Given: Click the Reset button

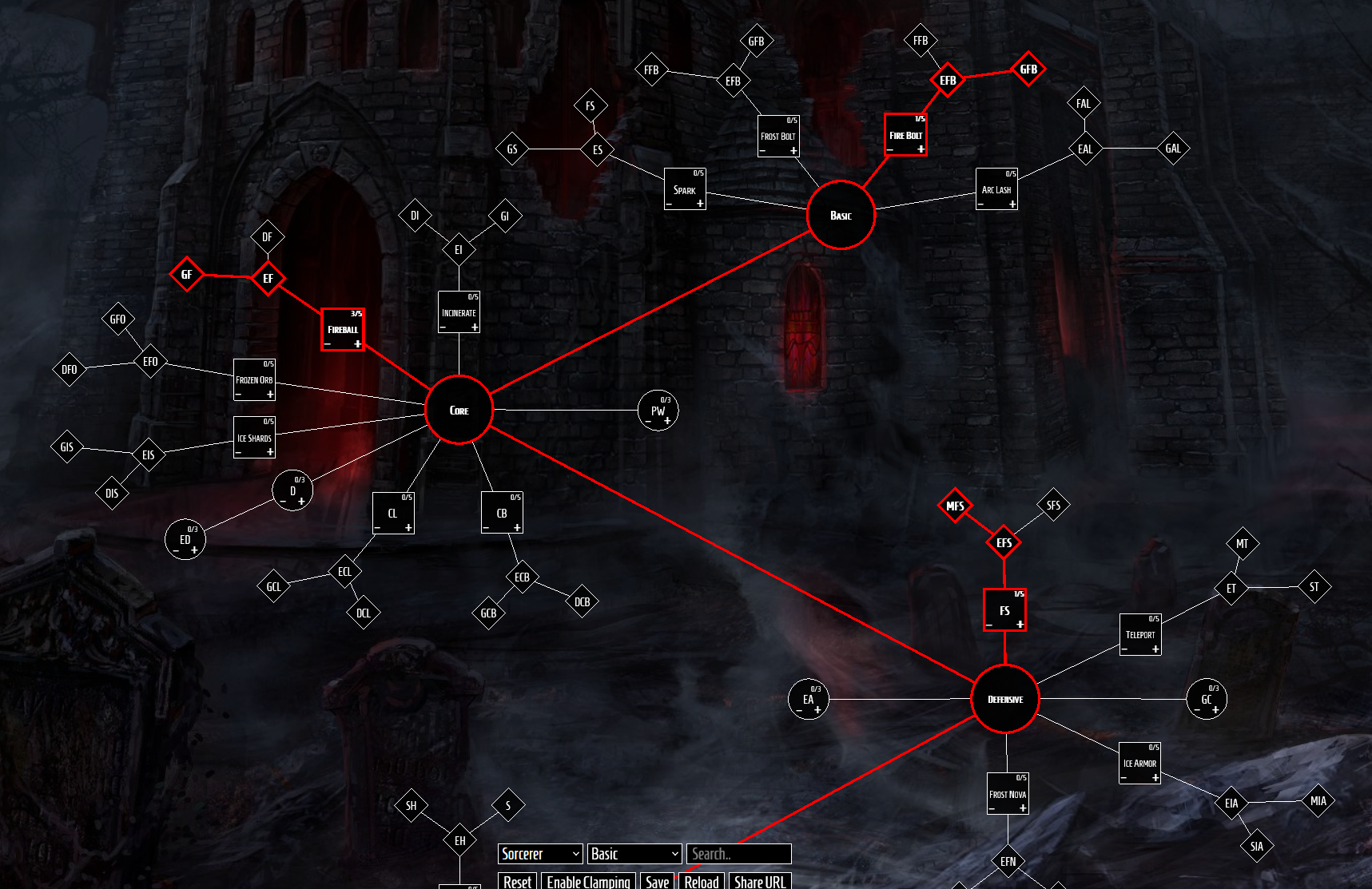Looking at the screenshot, I should pos(517,882).
